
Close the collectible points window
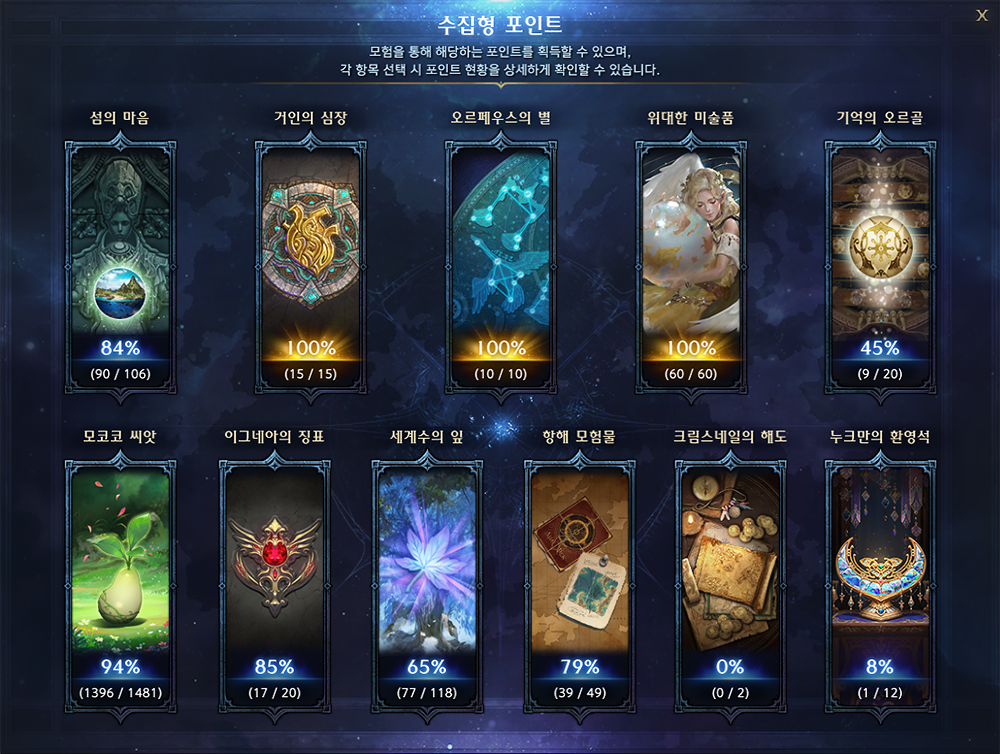pos(981,14)
